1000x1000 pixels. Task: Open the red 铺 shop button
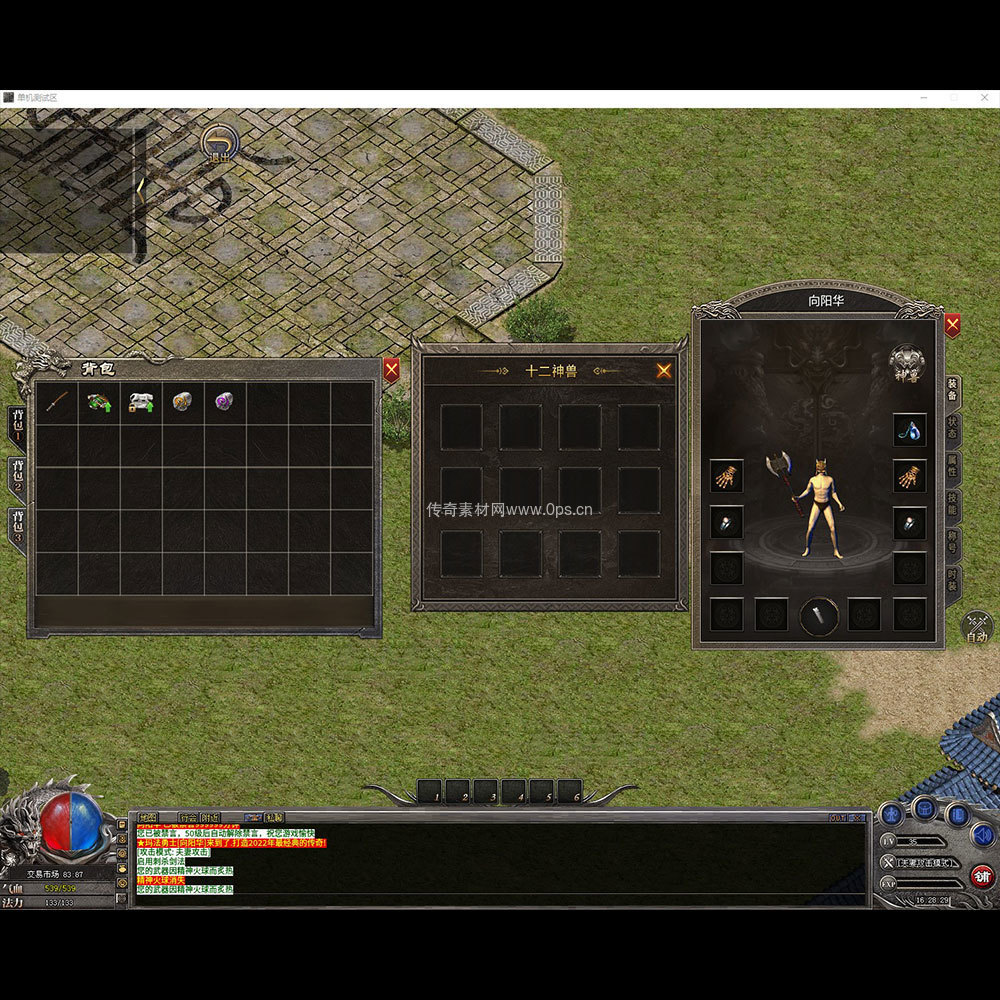point(983,876)
